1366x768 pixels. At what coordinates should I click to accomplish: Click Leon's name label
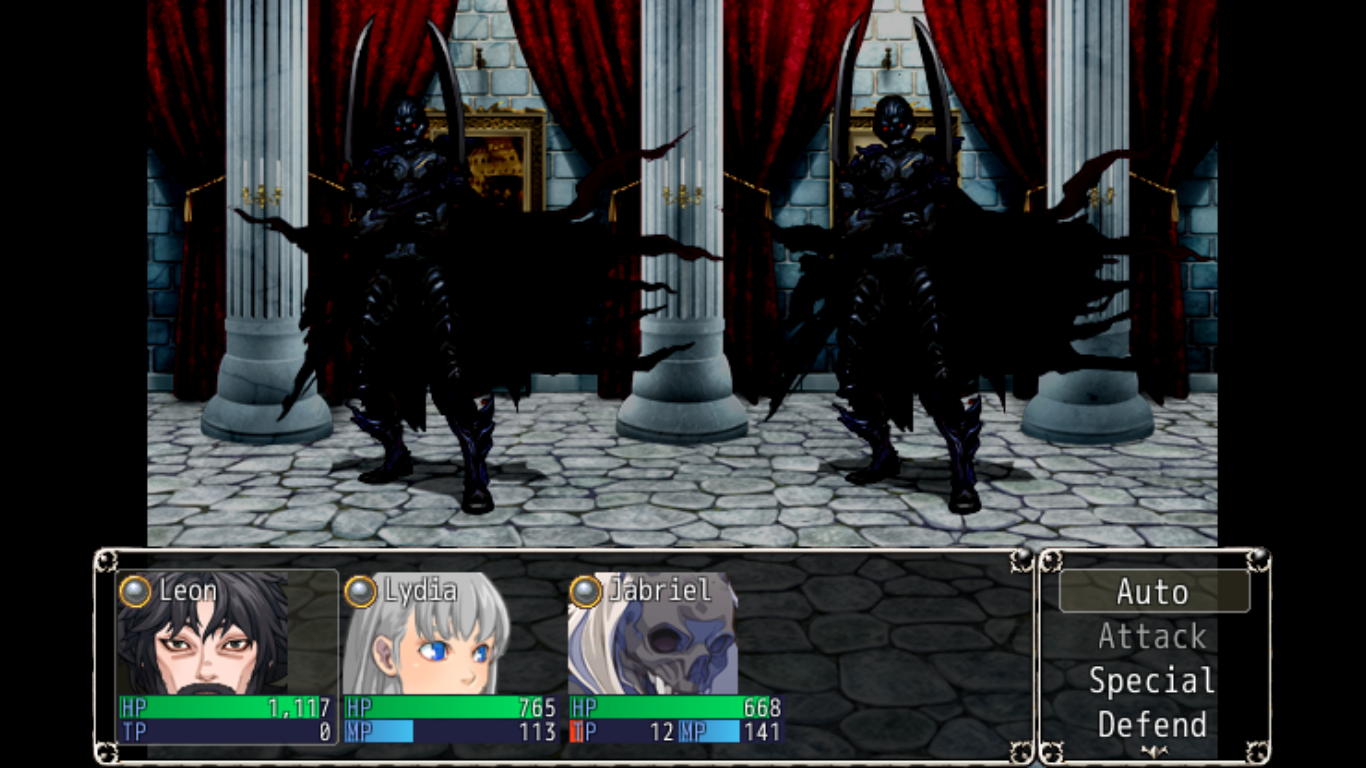point(190,590)
